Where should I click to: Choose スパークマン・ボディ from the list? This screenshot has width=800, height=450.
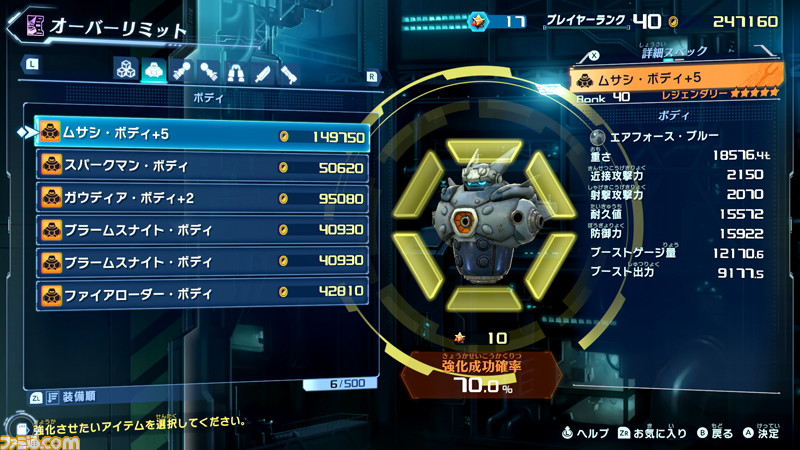pos(202,166)
